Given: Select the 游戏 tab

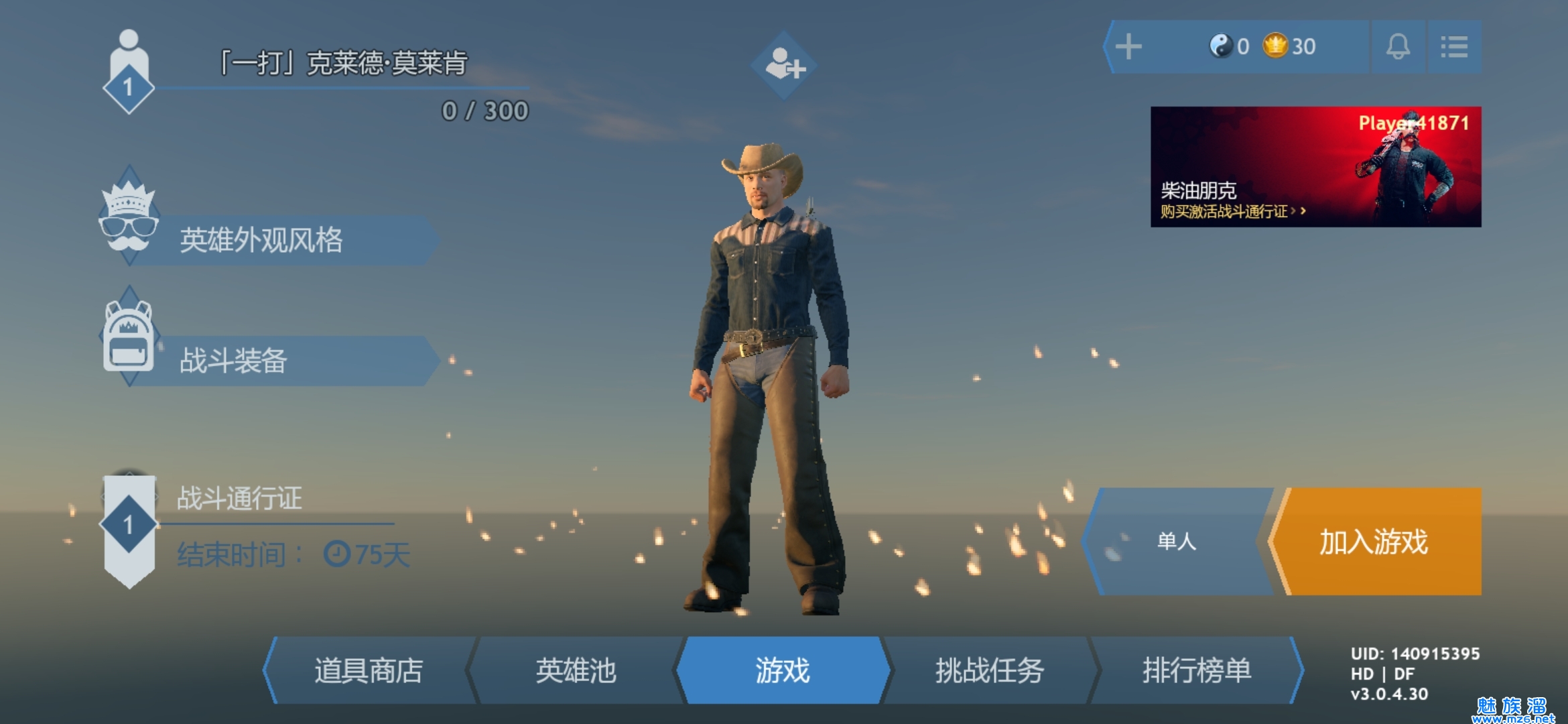Looking at the screenshot, I should tap(783, 670).
